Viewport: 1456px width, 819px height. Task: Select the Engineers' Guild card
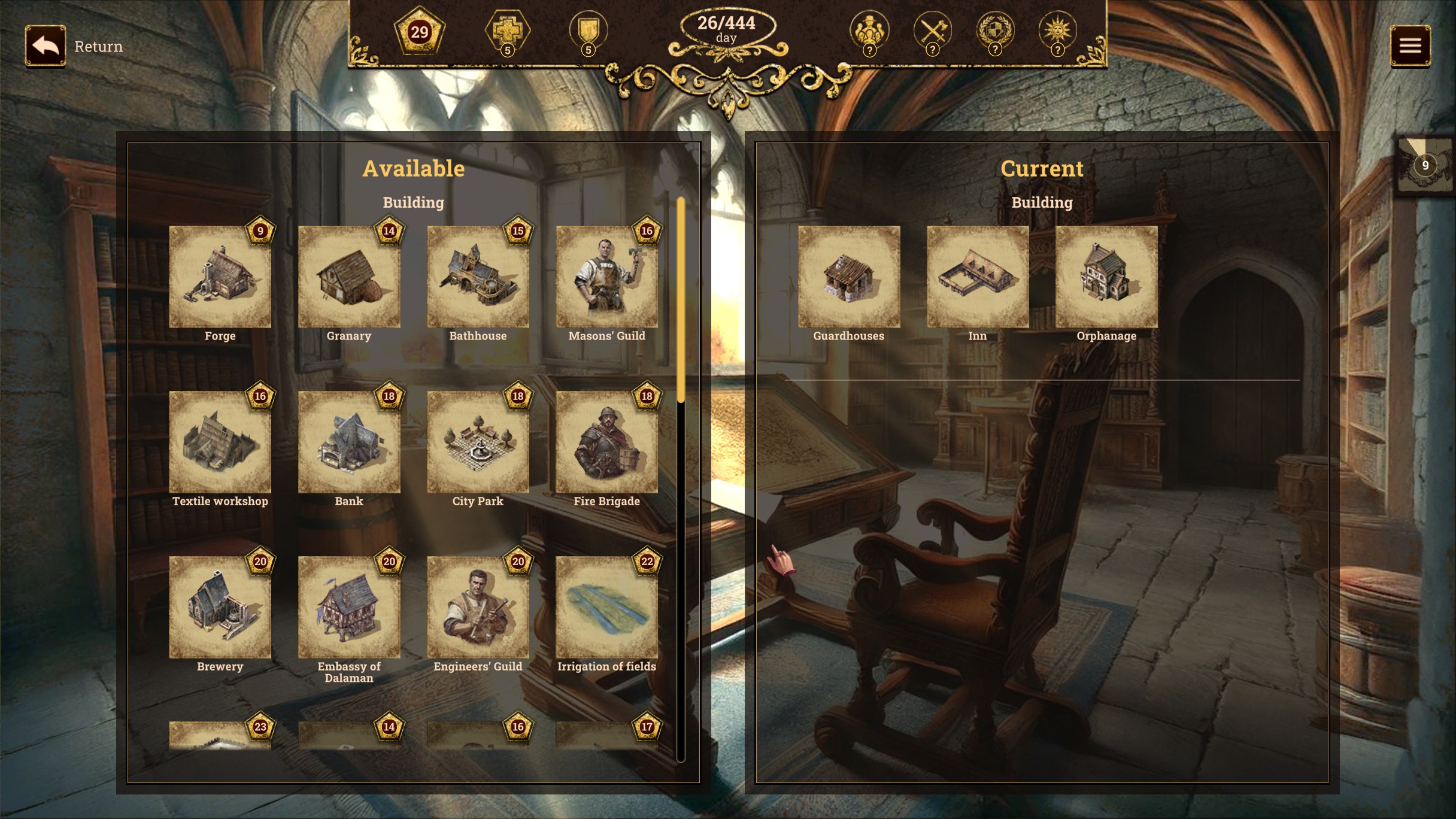[478, 607]
